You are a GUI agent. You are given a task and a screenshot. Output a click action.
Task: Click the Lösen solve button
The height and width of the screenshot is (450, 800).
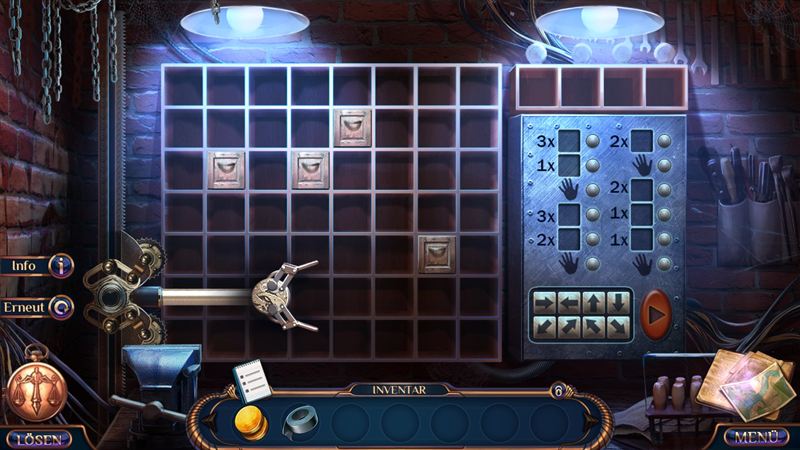36,437
